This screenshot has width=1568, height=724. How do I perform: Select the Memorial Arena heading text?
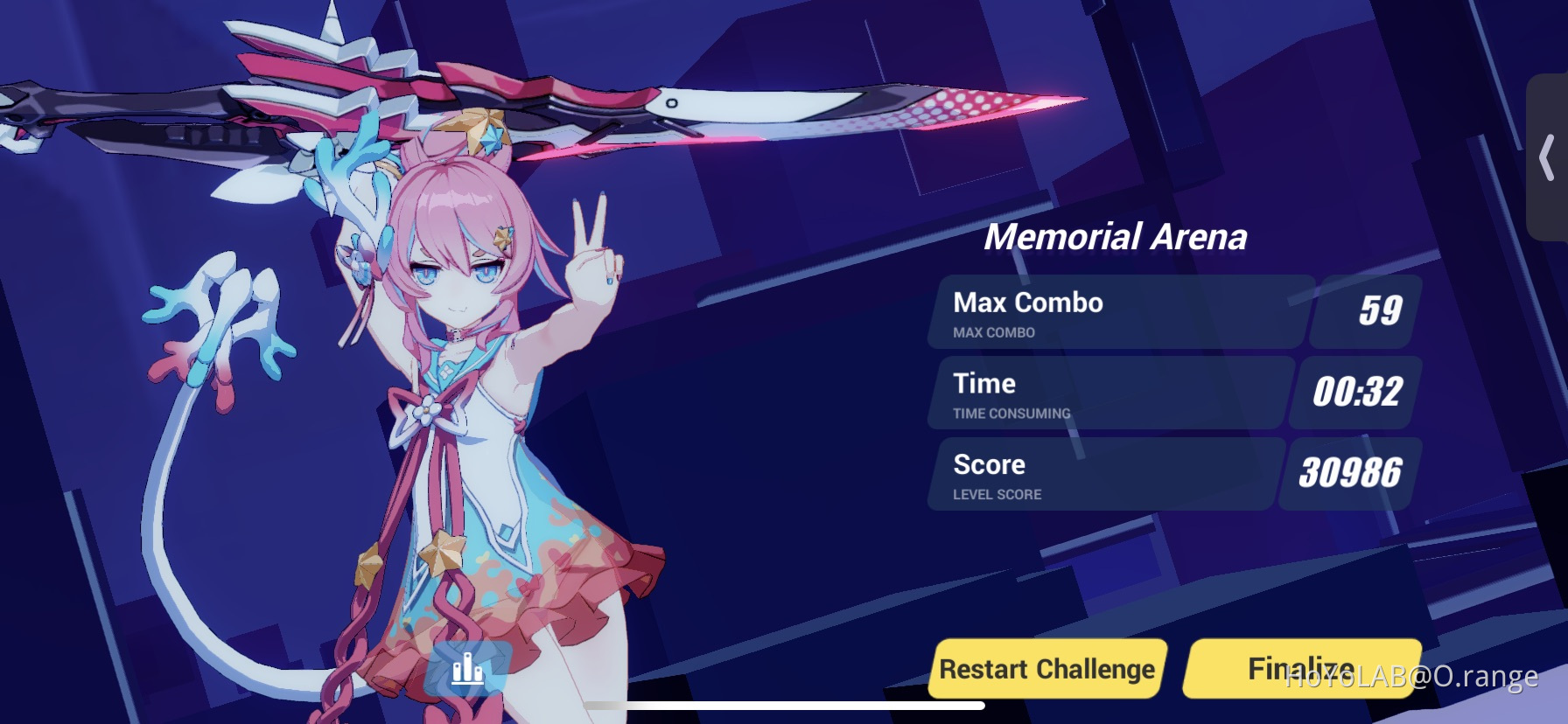tap(1117, 235)
